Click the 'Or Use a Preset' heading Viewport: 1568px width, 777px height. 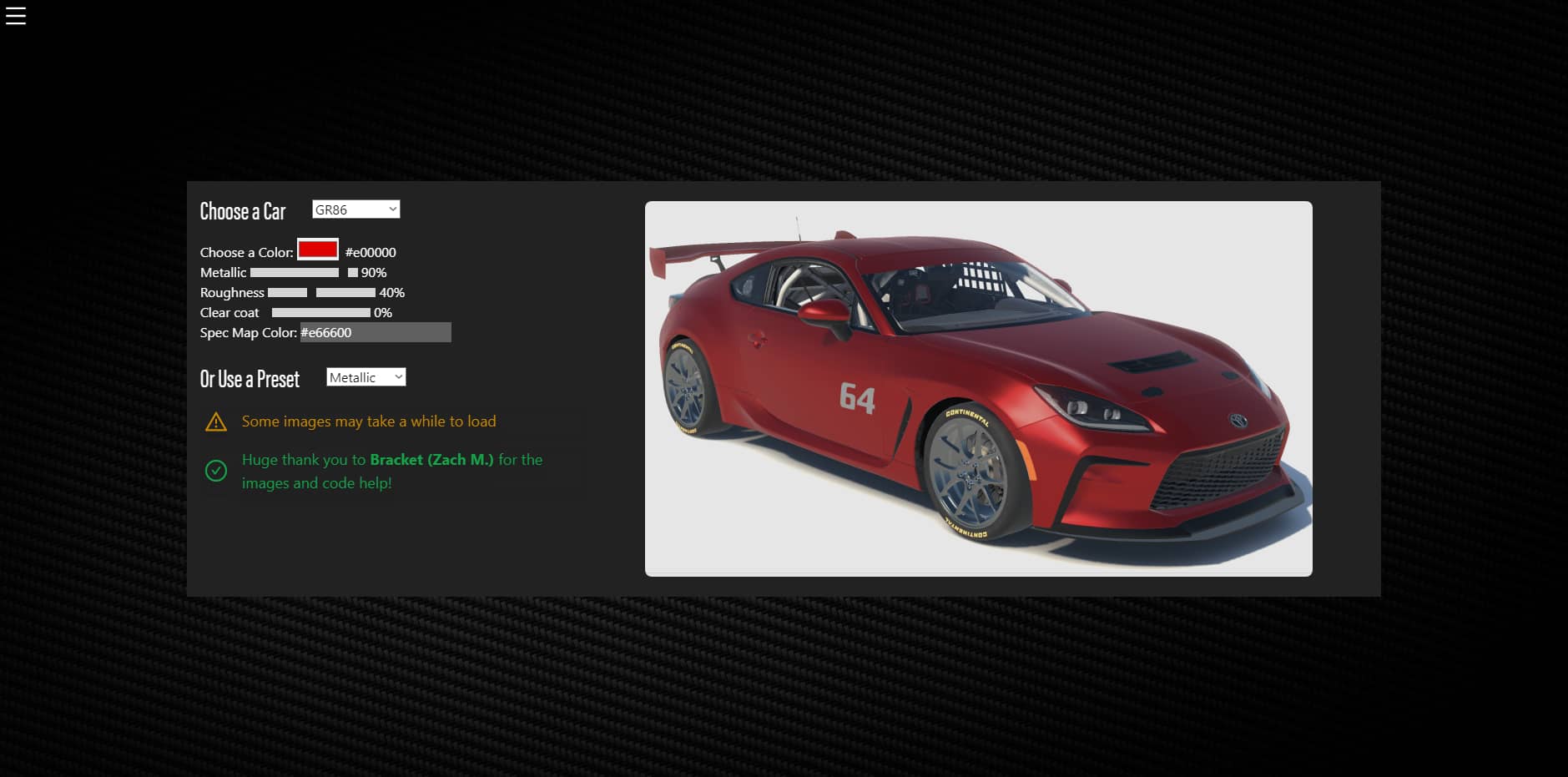(x=250, y=379)
